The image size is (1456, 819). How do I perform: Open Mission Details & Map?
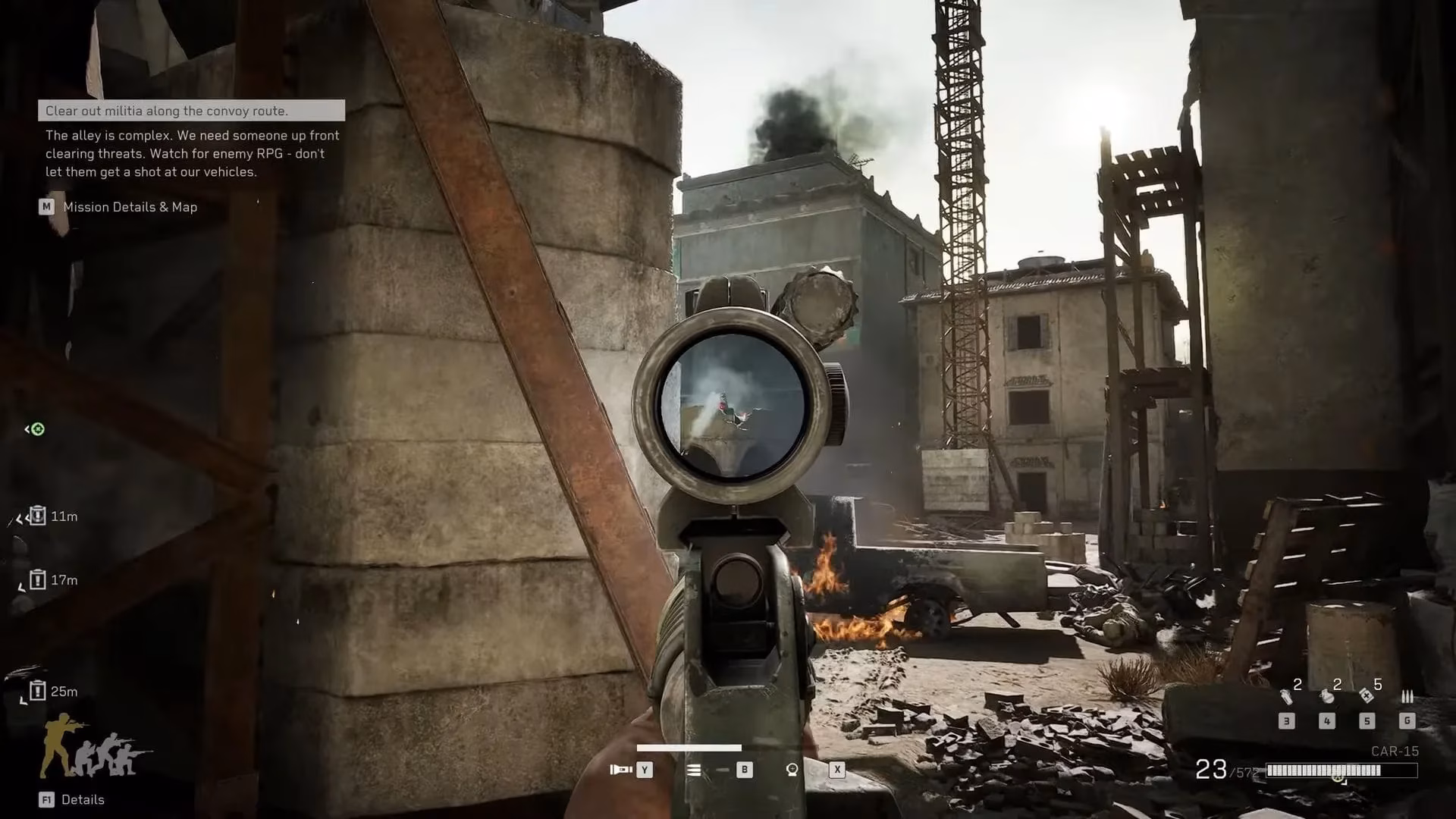[x=130, y=207]
